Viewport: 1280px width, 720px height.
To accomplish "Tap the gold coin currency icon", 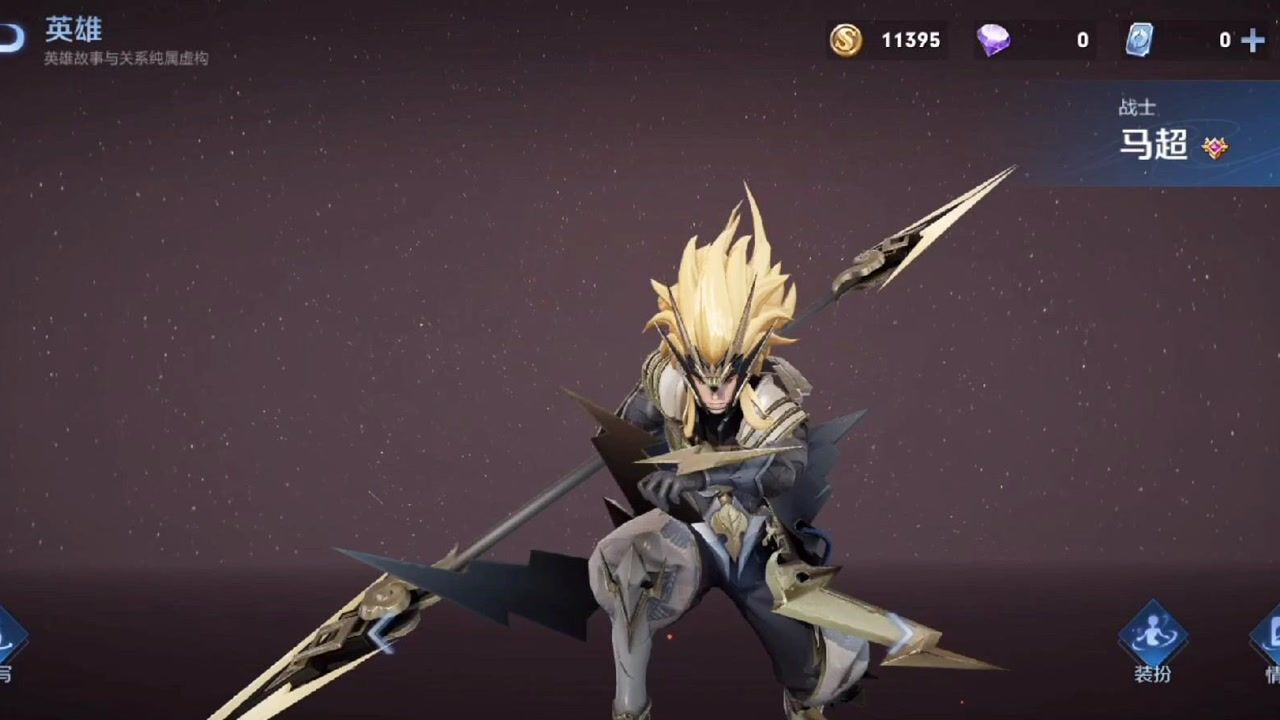I will click(x=846, y=40).
